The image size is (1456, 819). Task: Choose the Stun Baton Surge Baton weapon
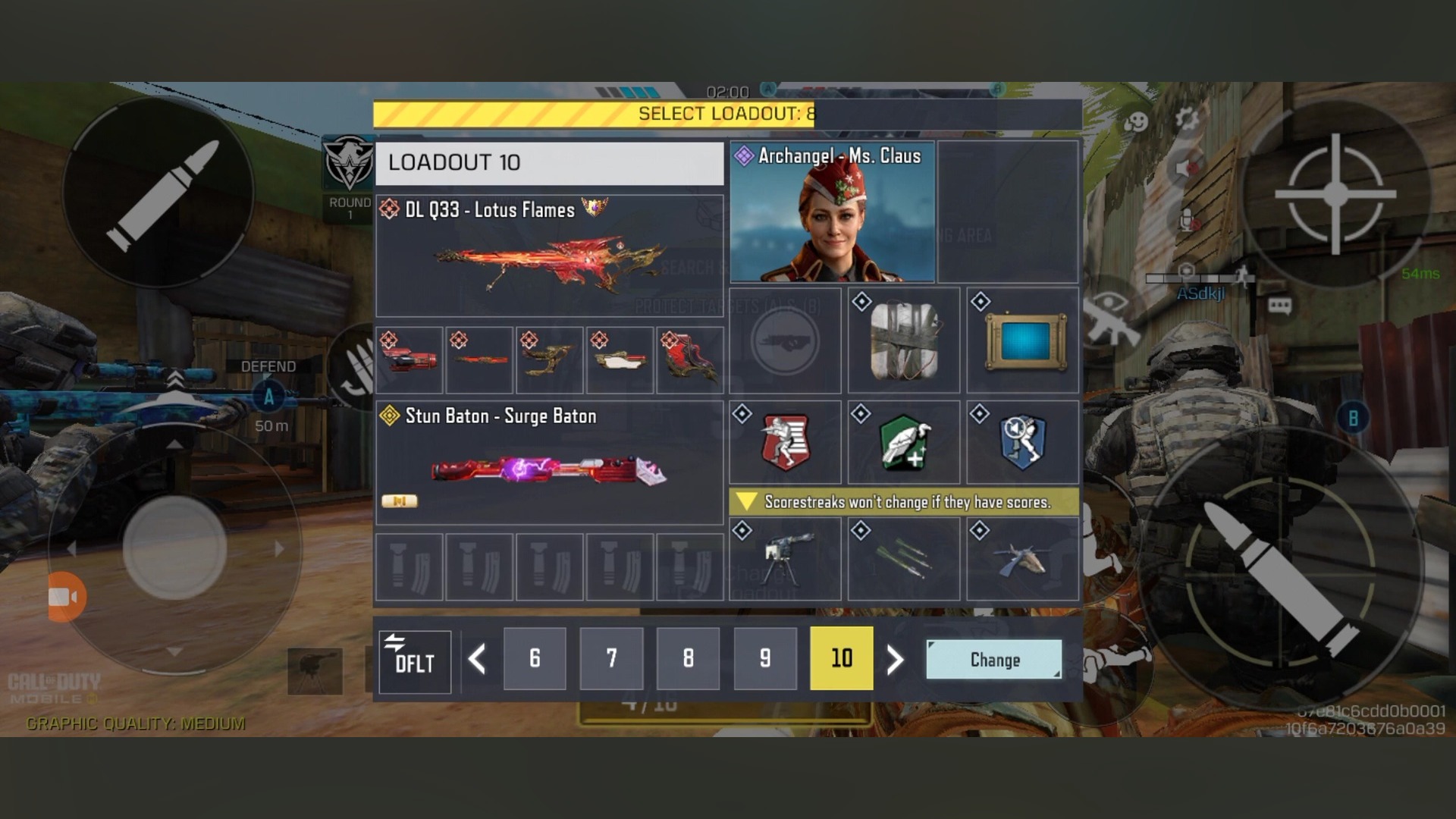click(549, 463)
